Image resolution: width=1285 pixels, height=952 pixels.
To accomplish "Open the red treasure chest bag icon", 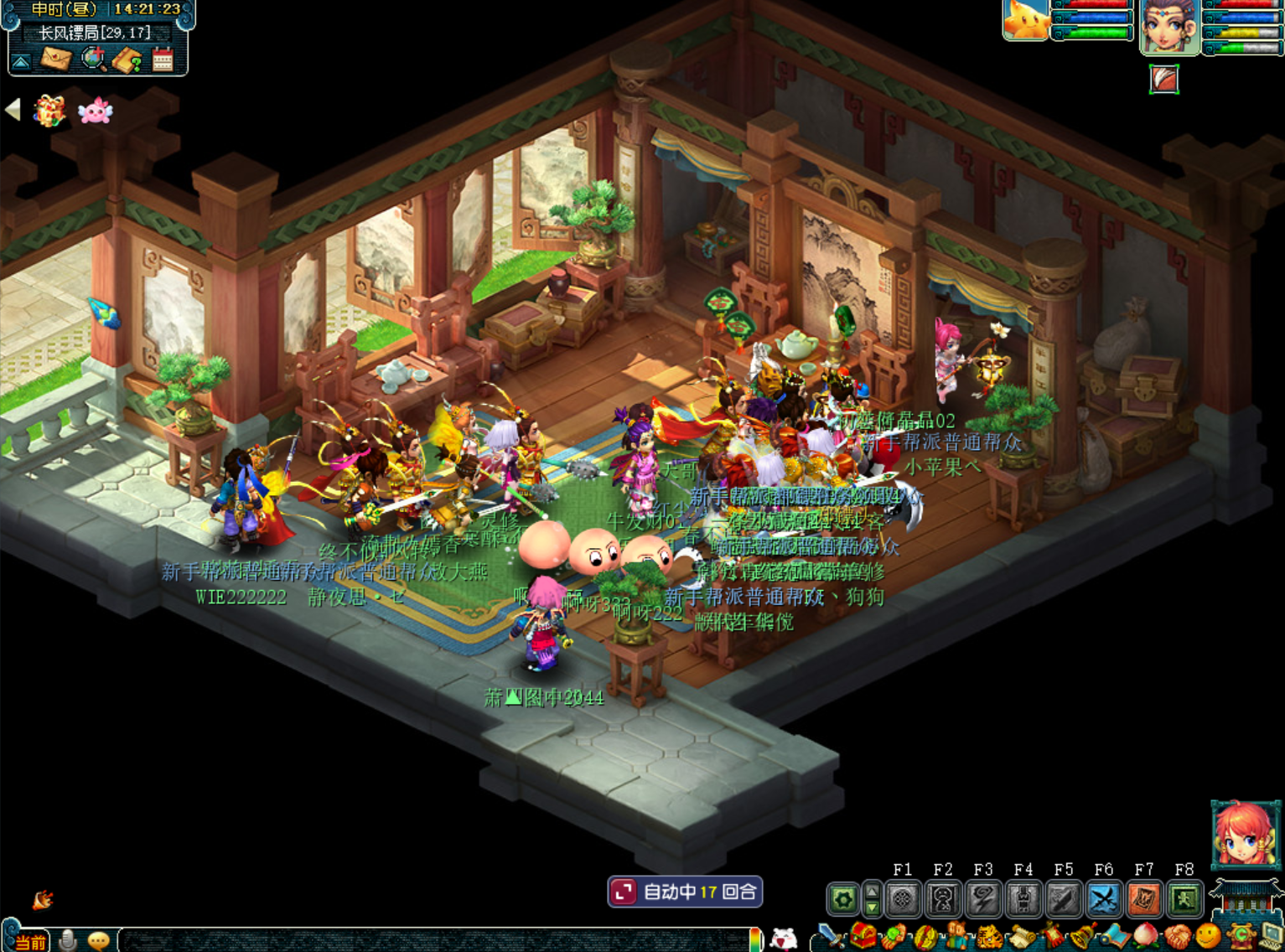I will (x=863, y=936).
